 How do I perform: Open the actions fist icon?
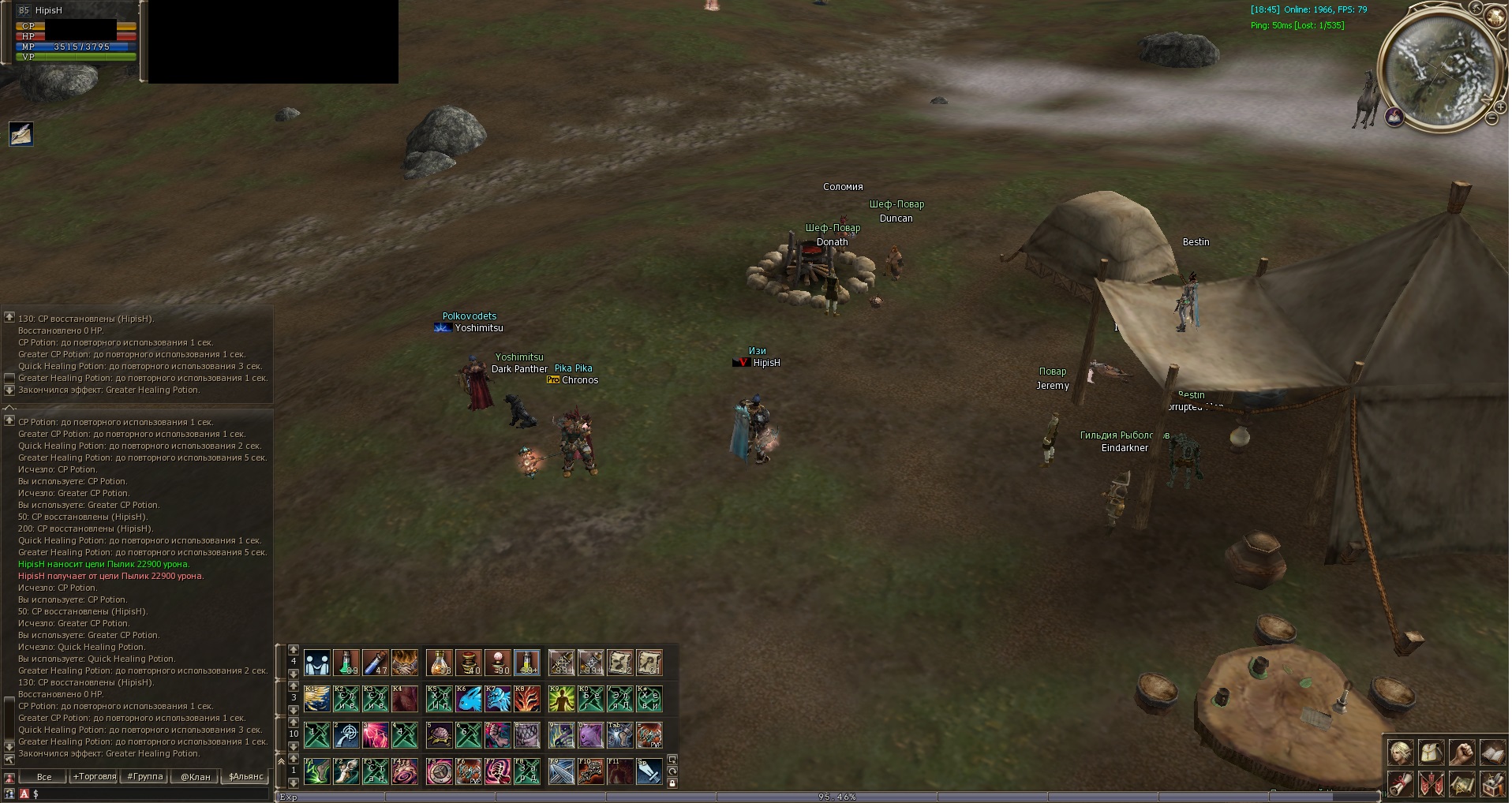(x=1461, y=753)
